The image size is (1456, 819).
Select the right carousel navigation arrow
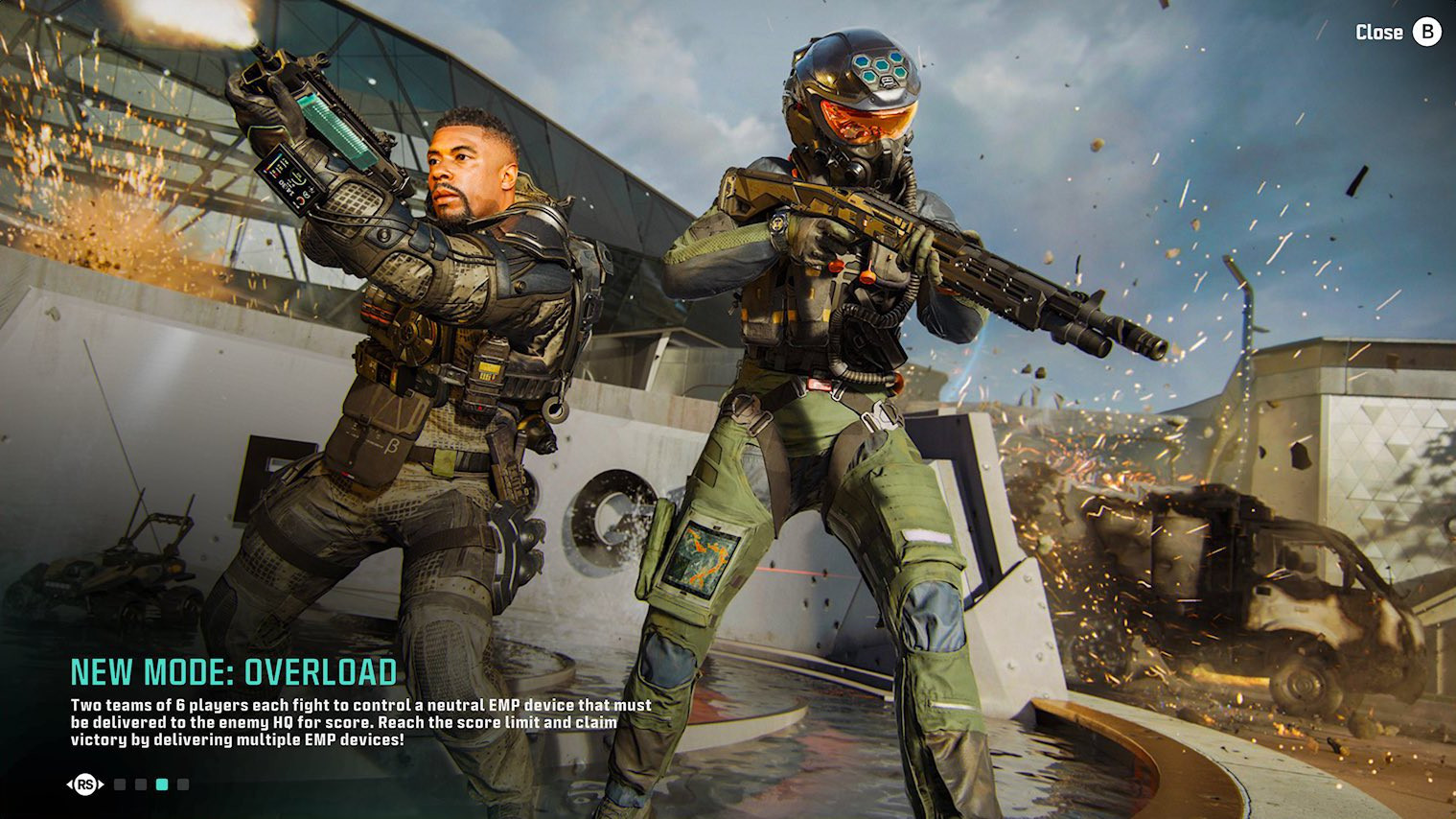click(x=101, y=784)
